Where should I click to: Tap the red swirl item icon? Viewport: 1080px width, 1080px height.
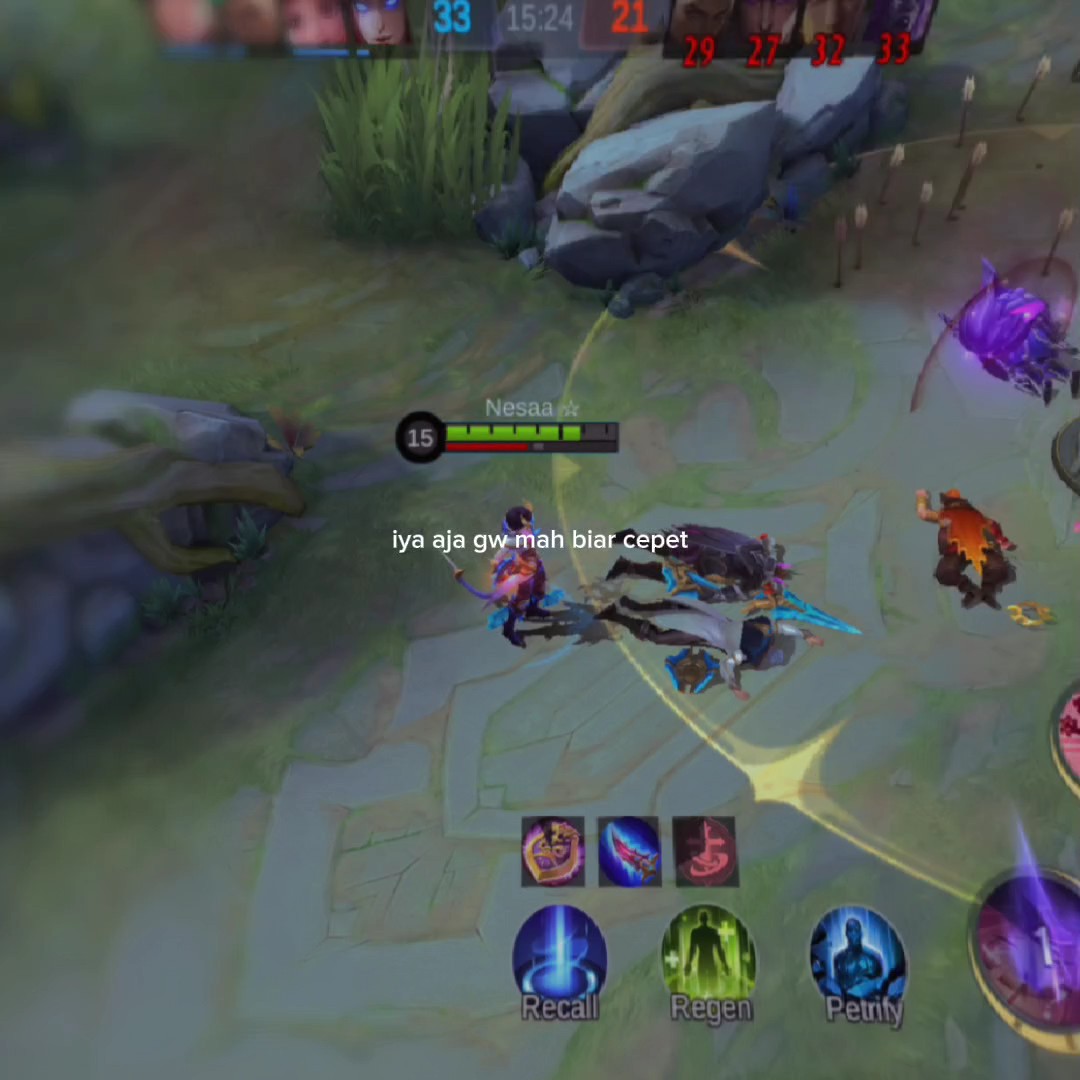point(705,852)
